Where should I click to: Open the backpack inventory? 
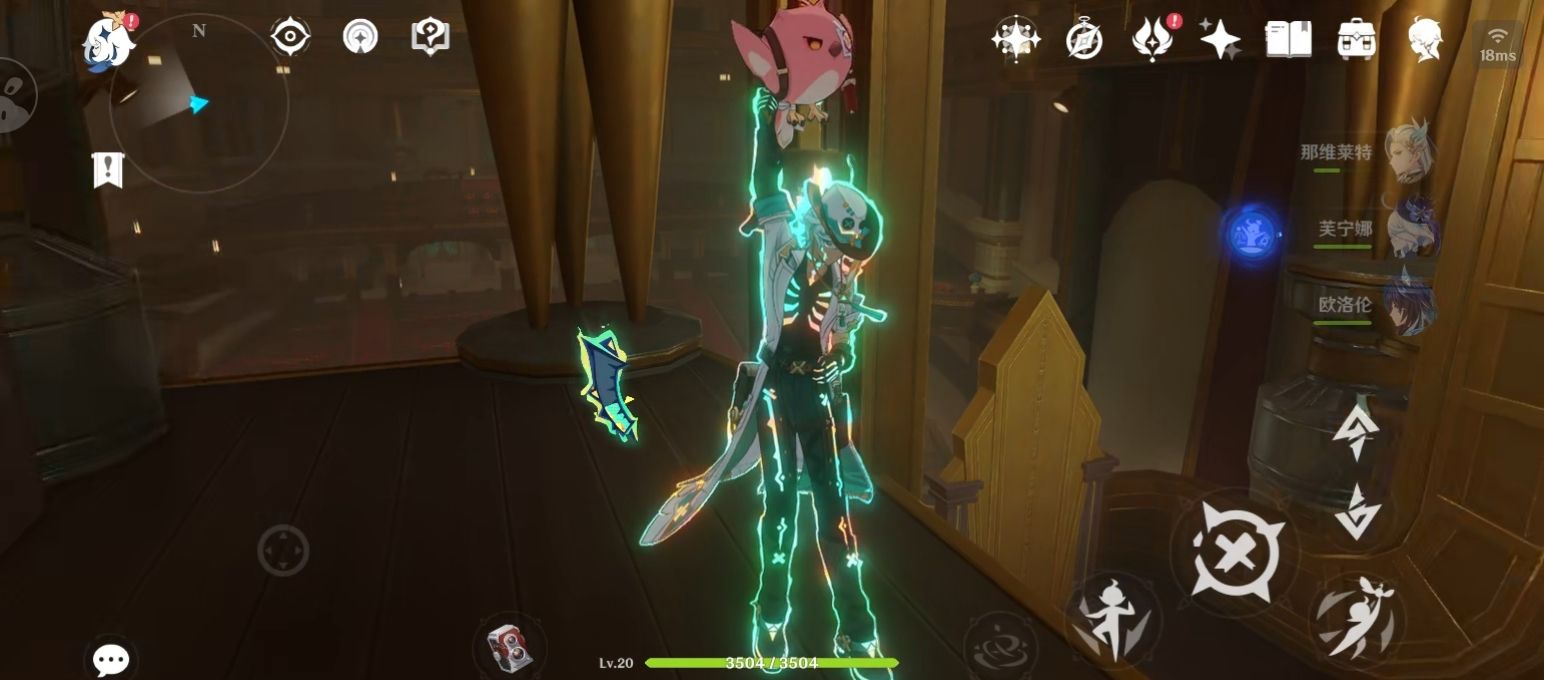click(1357, 40)
